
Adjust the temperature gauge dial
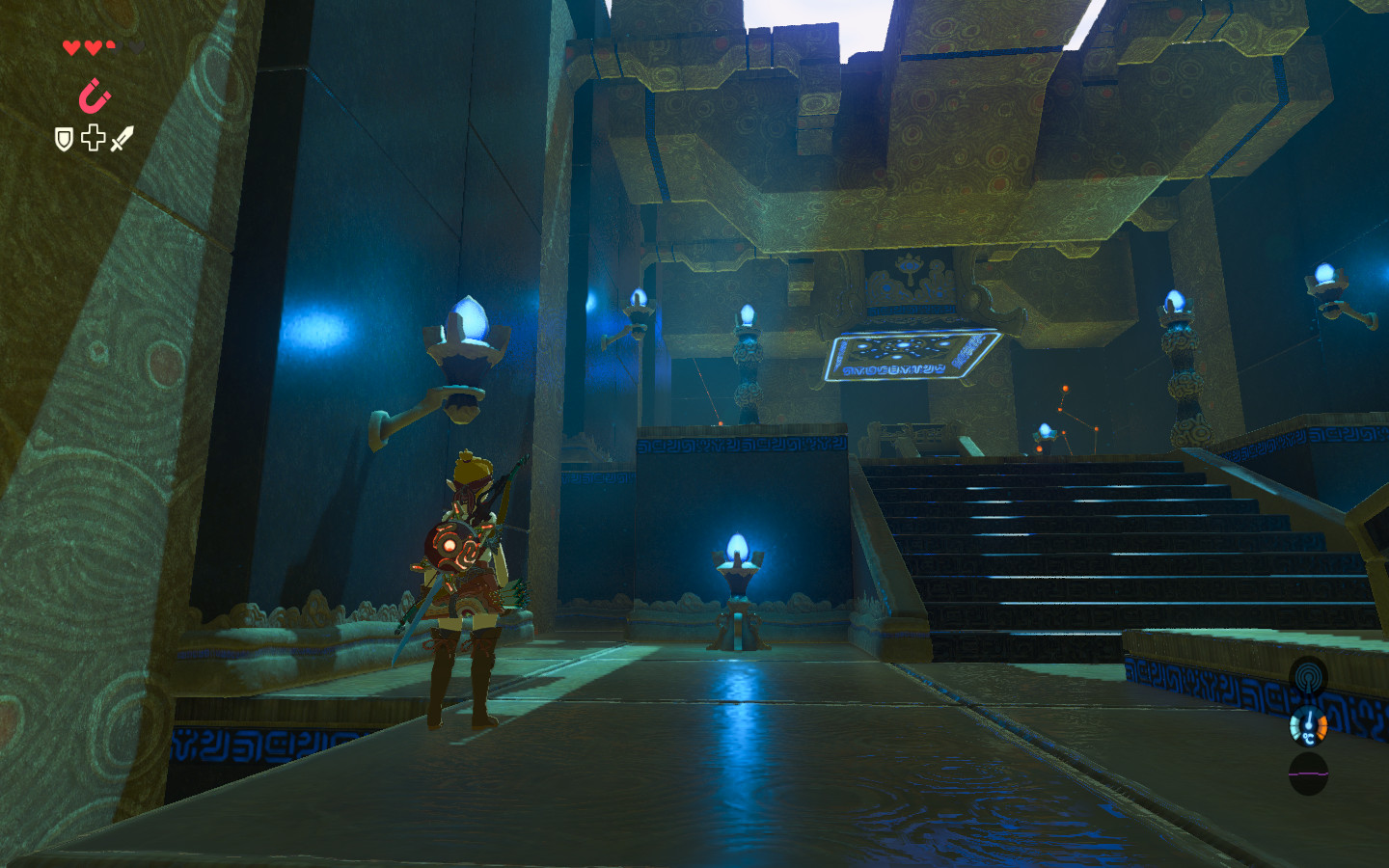pos(1308,725)
